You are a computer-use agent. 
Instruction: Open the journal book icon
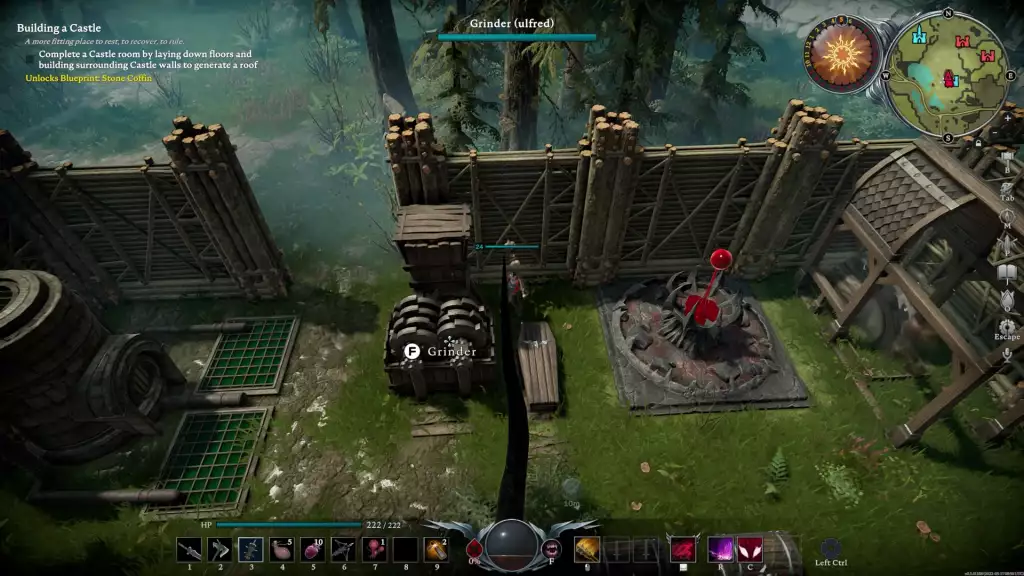click(1007, 272)
